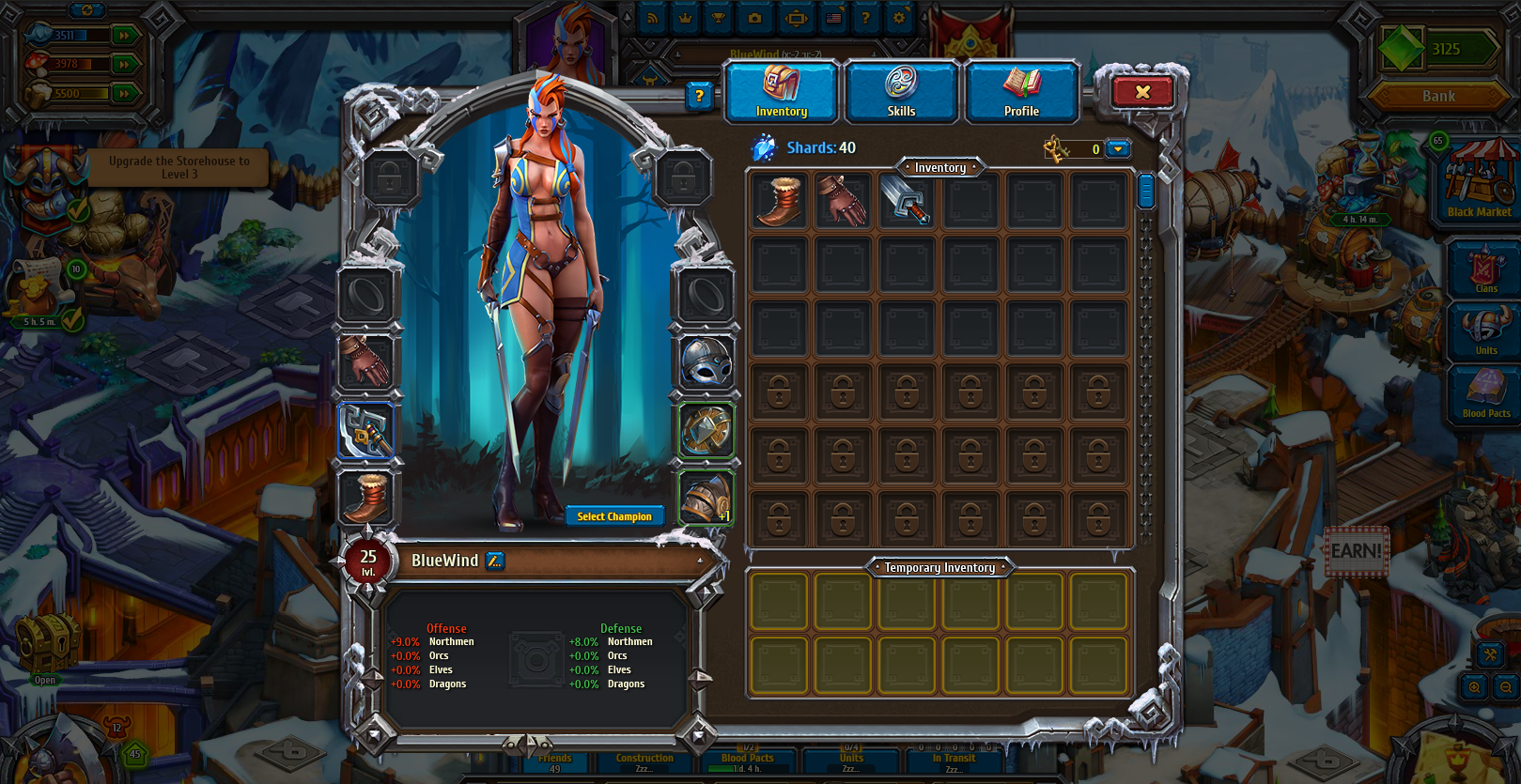Select the boot item in inventory grid
The height and width of the screenshot is (784, 1521).
point(780,201)
